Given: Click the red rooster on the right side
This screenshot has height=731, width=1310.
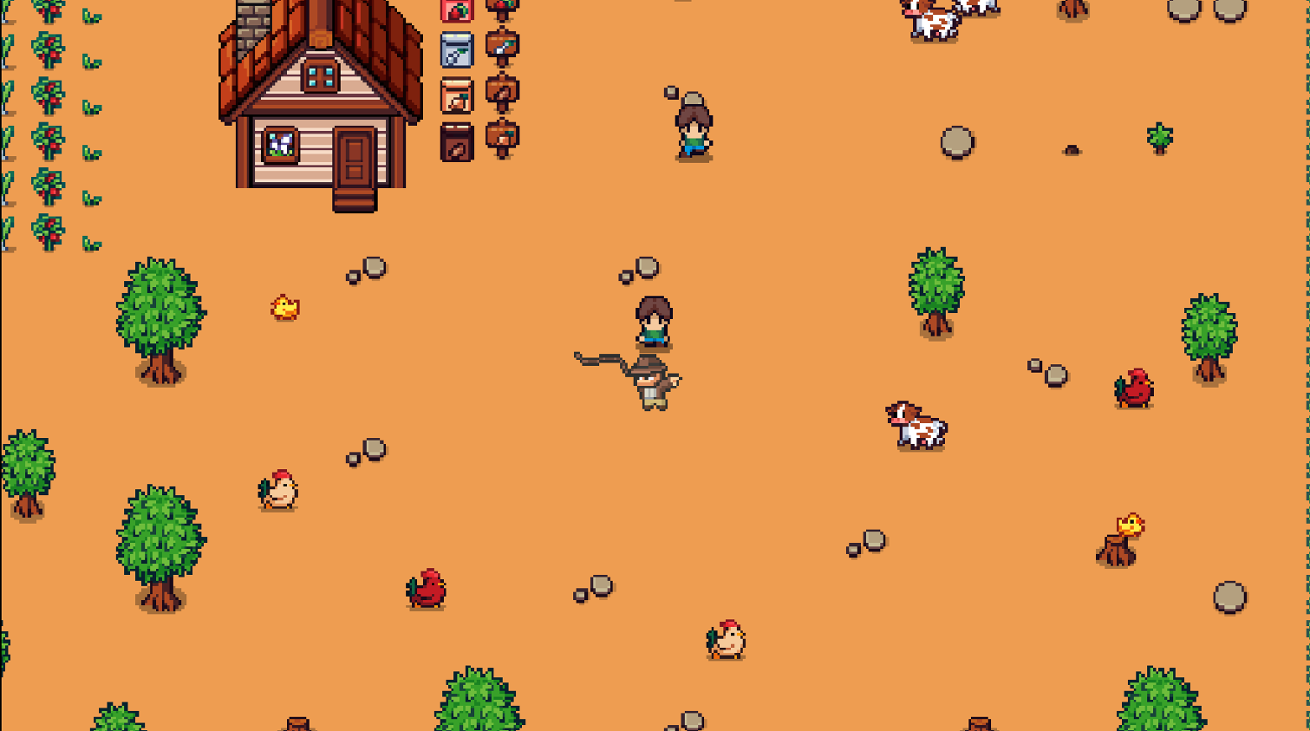Looking at the screenshot, I should tap(1135, 390).
